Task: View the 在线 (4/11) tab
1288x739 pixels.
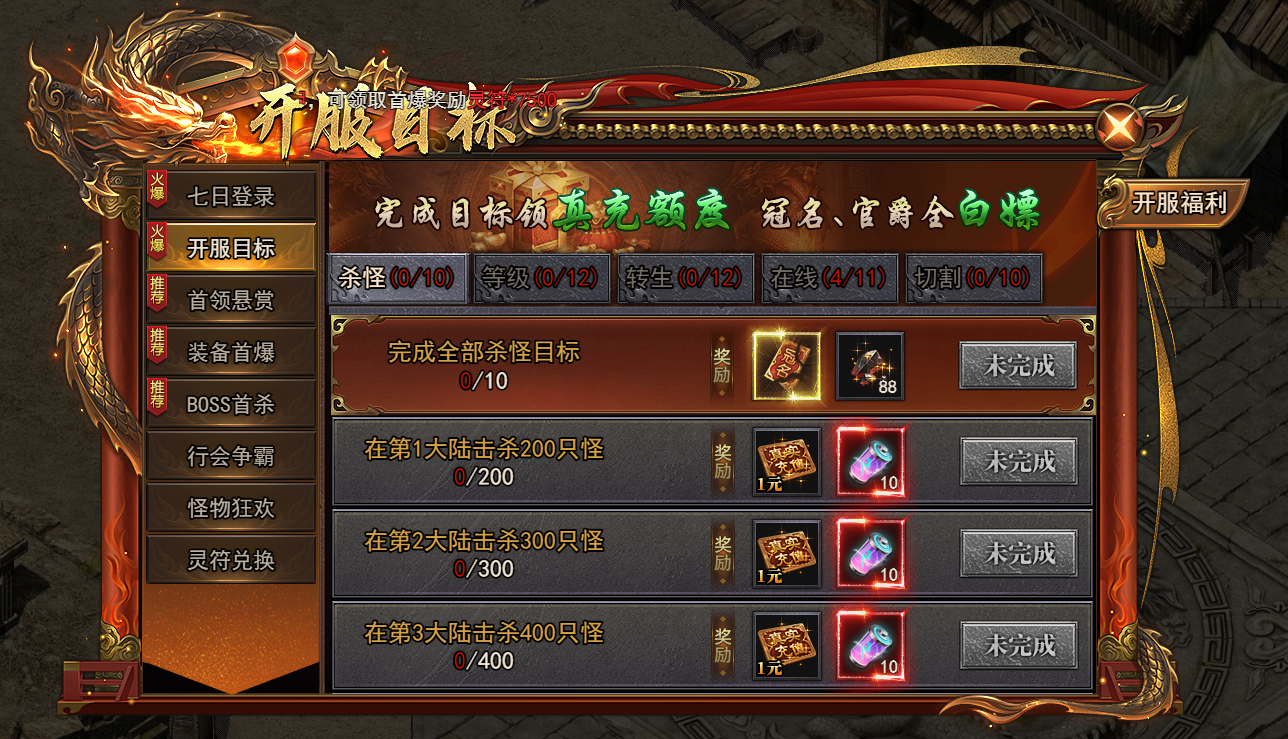Action: click(826, 277)
